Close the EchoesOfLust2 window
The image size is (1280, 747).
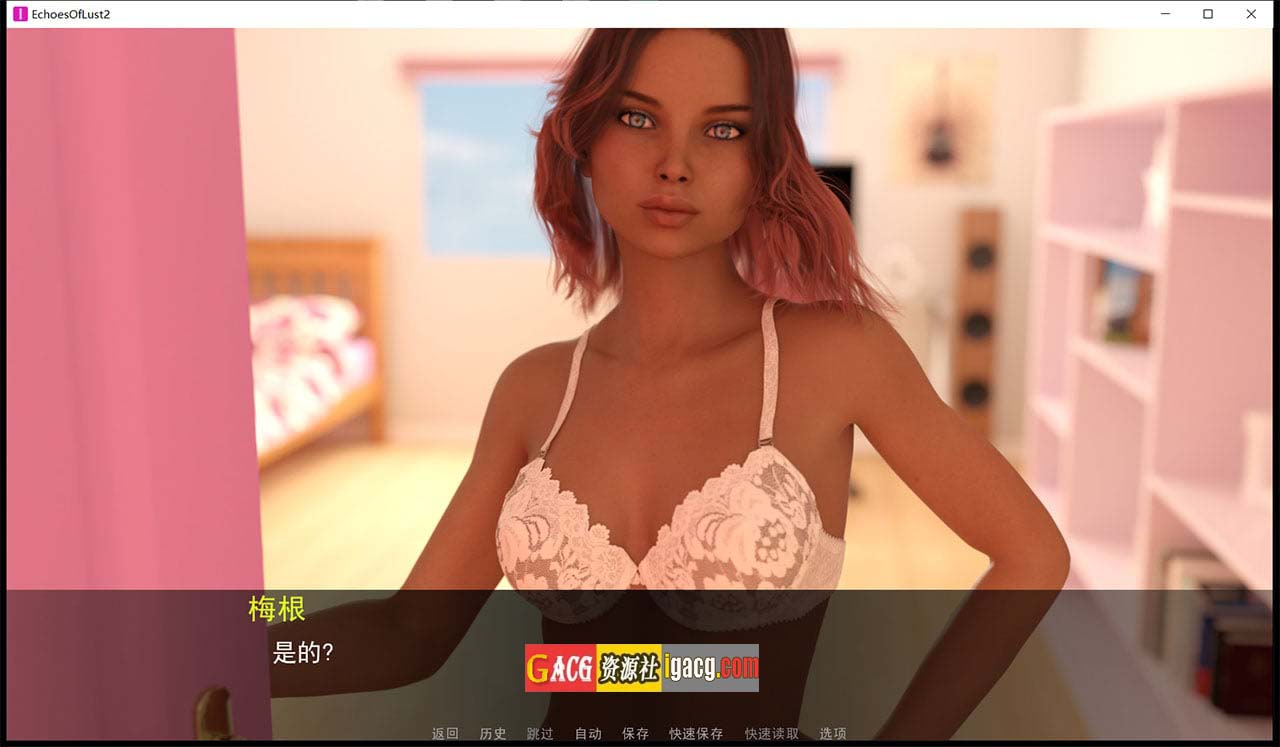tap(1251, 14)
